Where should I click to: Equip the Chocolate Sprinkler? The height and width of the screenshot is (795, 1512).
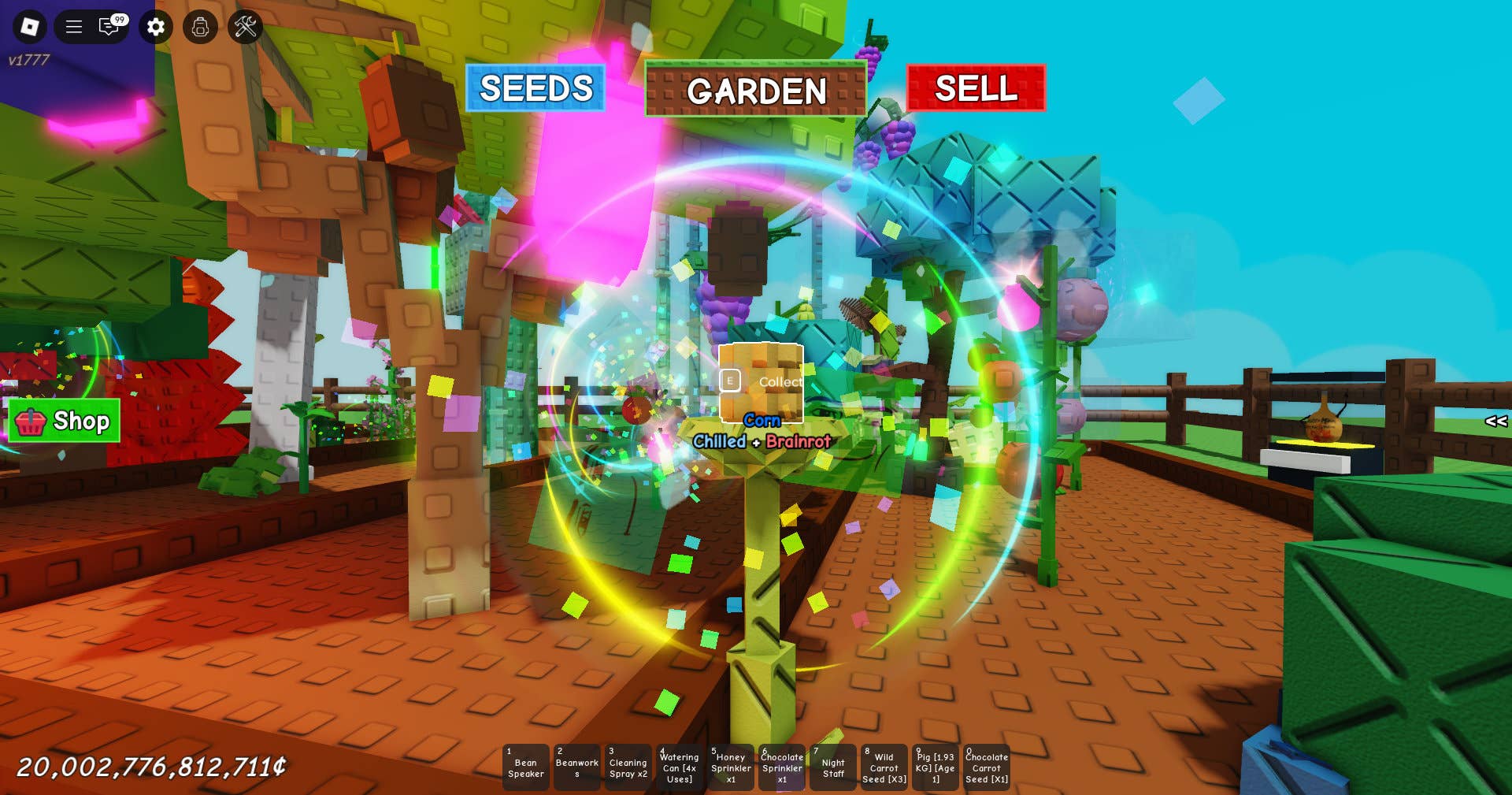coord(781,767)
